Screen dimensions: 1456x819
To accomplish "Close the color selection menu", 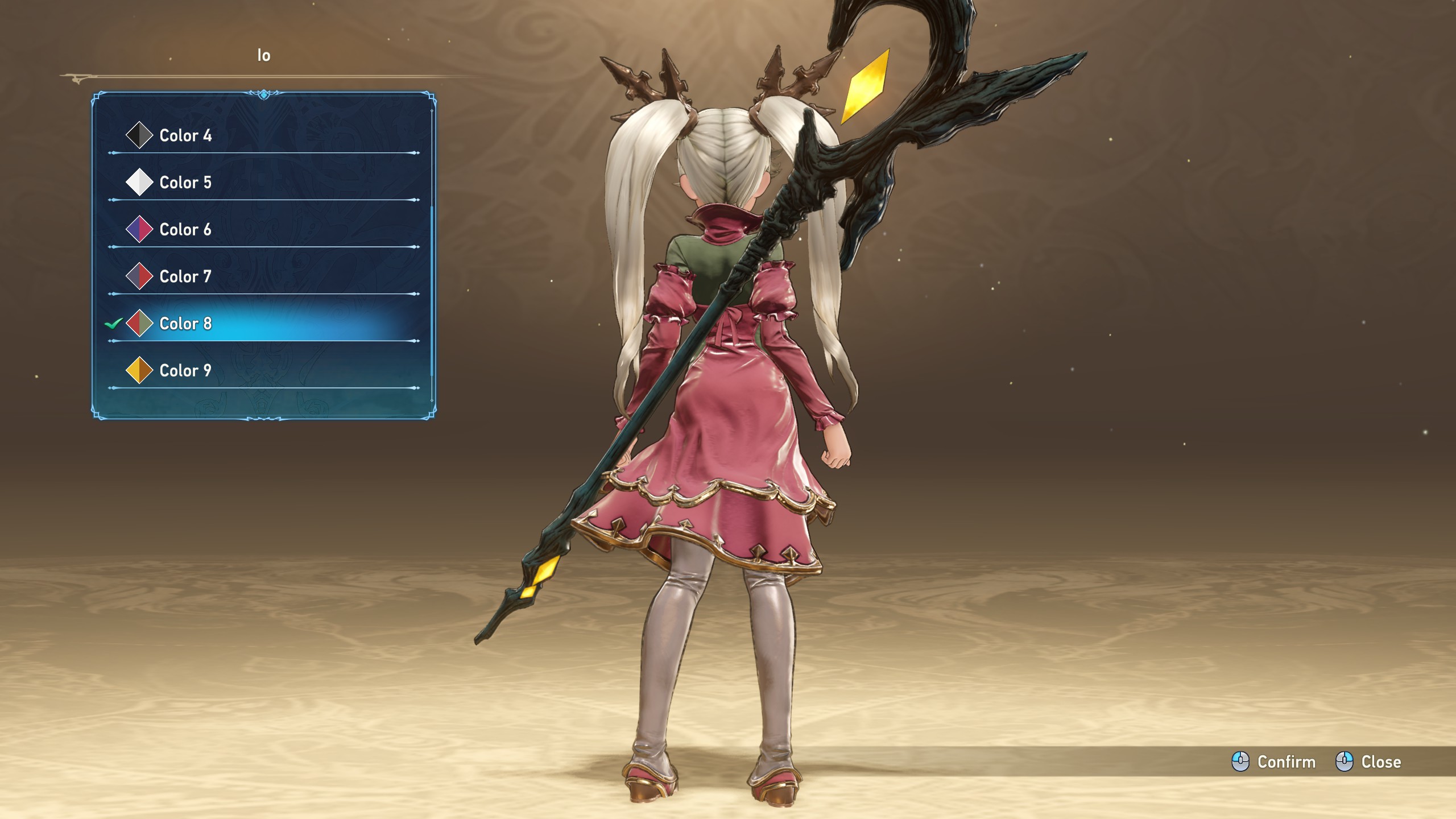I will point(1369,762).
